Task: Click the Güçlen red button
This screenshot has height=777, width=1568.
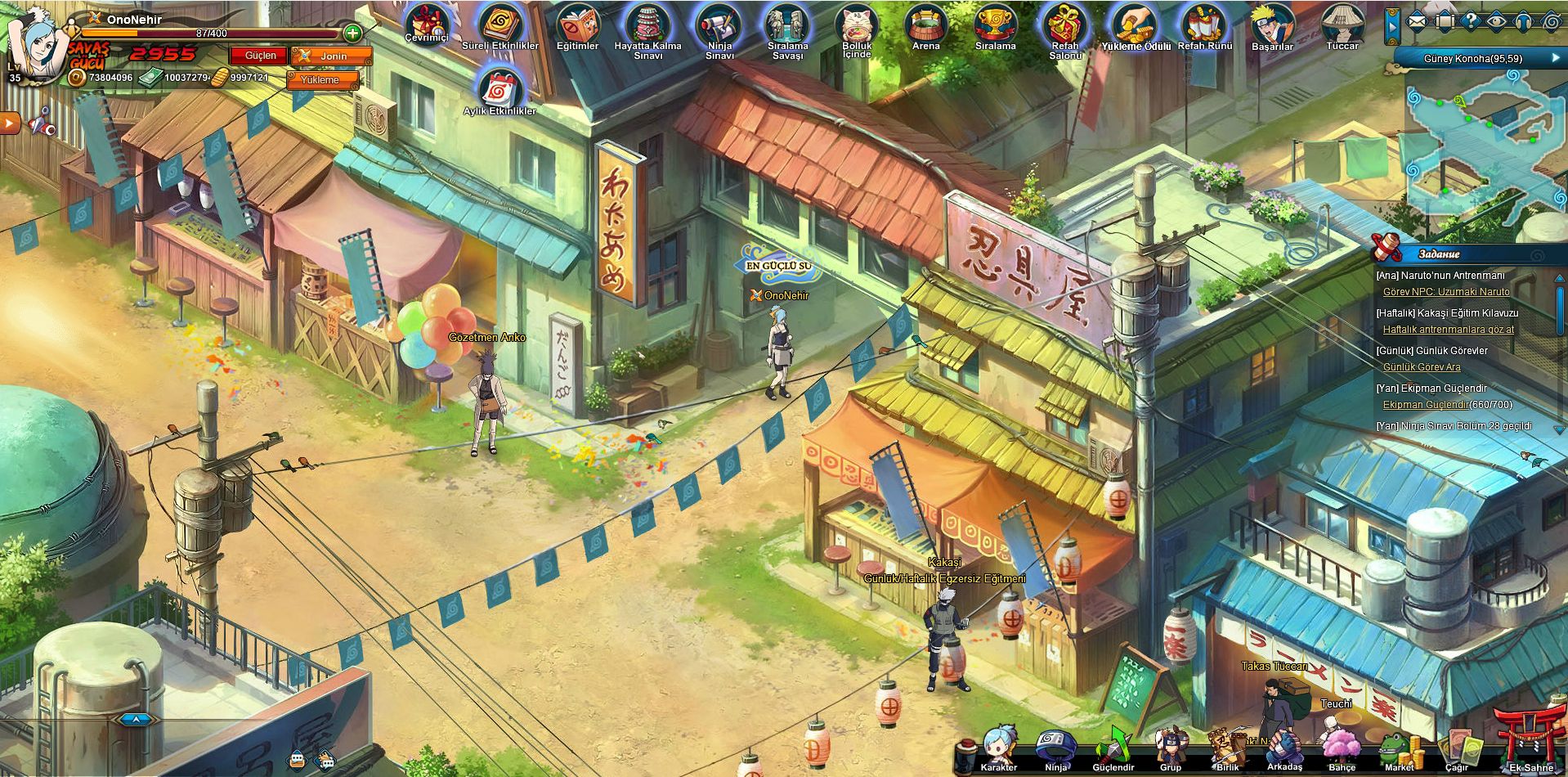Action: pyautogui.click(x=260, y=56)
